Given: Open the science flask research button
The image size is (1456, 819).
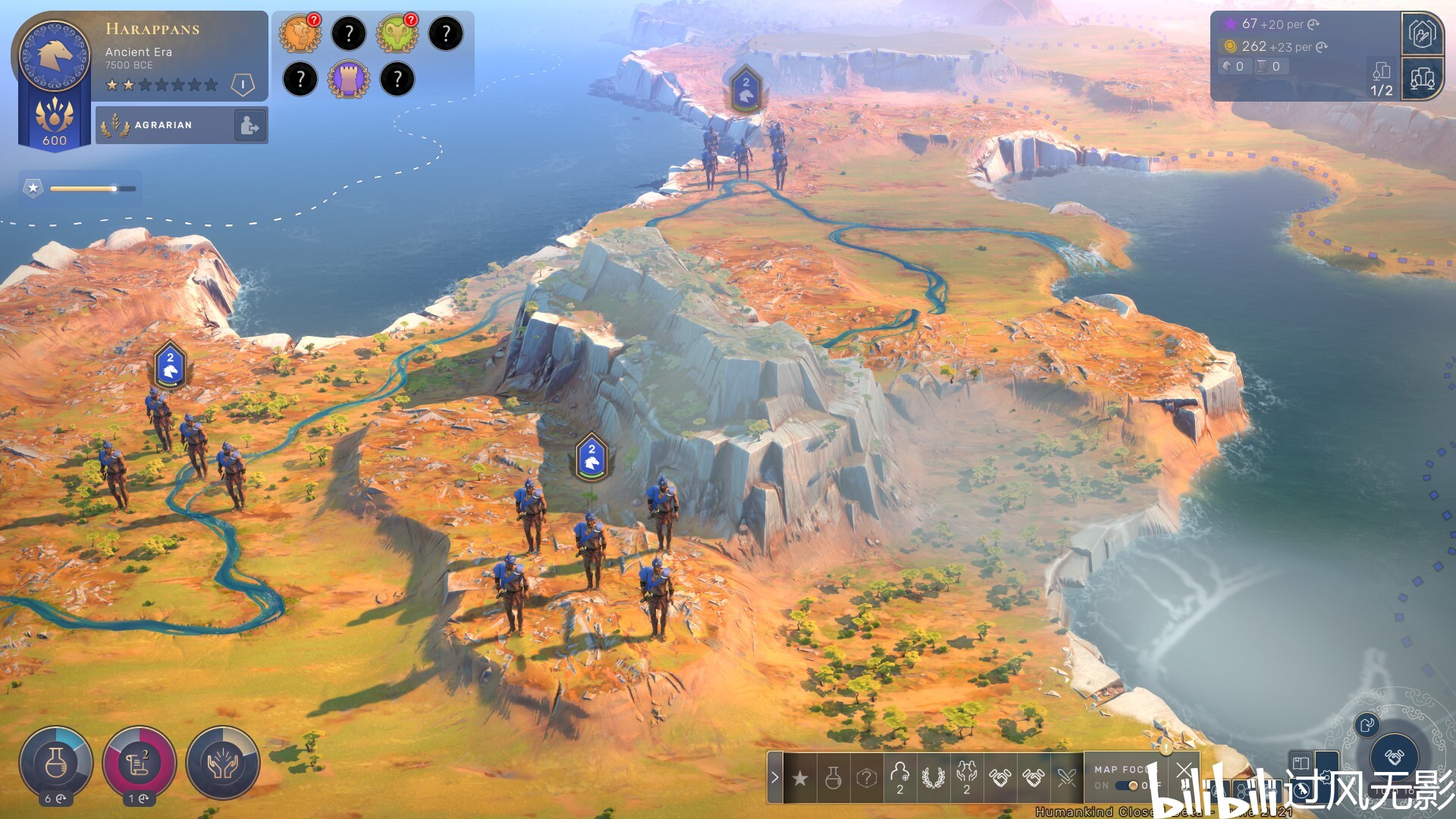Looking at the screenshot, I should tap(56, 763).
